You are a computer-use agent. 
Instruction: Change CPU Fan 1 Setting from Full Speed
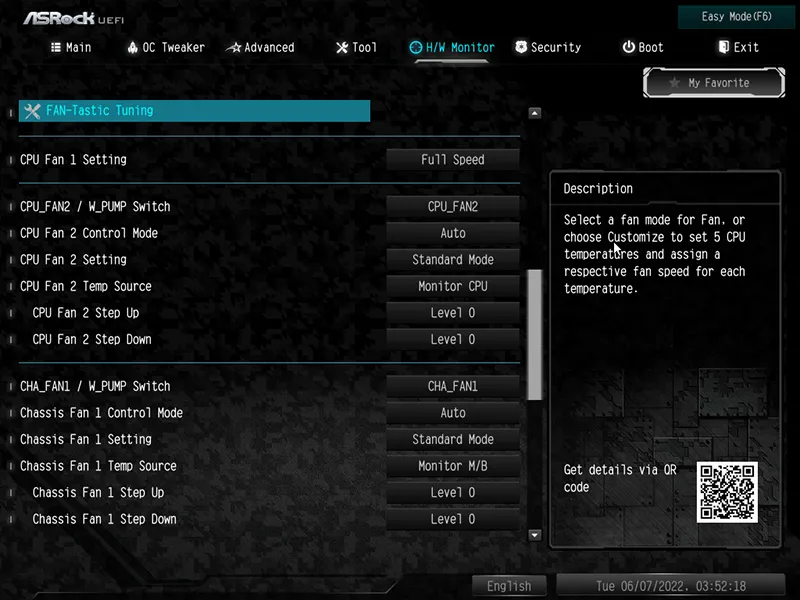[x=453, y=160]
